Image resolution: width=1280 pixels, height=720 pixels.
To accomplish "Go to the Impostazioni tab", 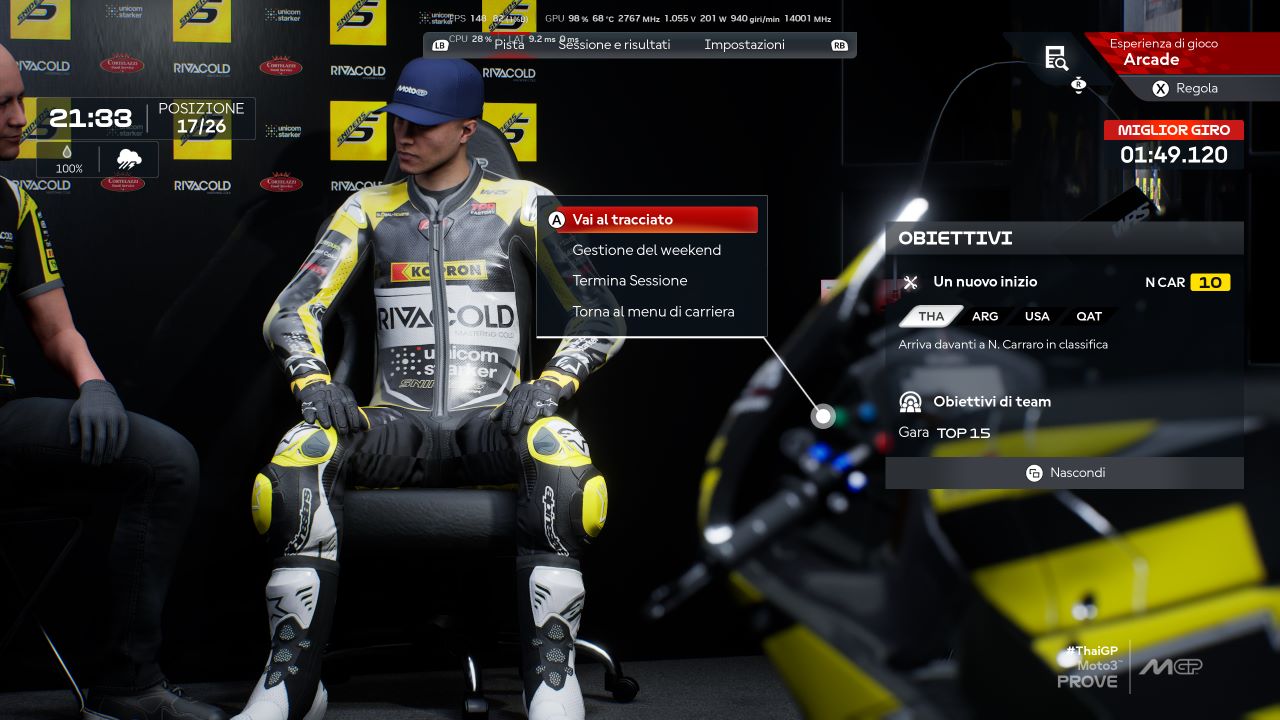I will pyautogui.click(x=744, y=45).
